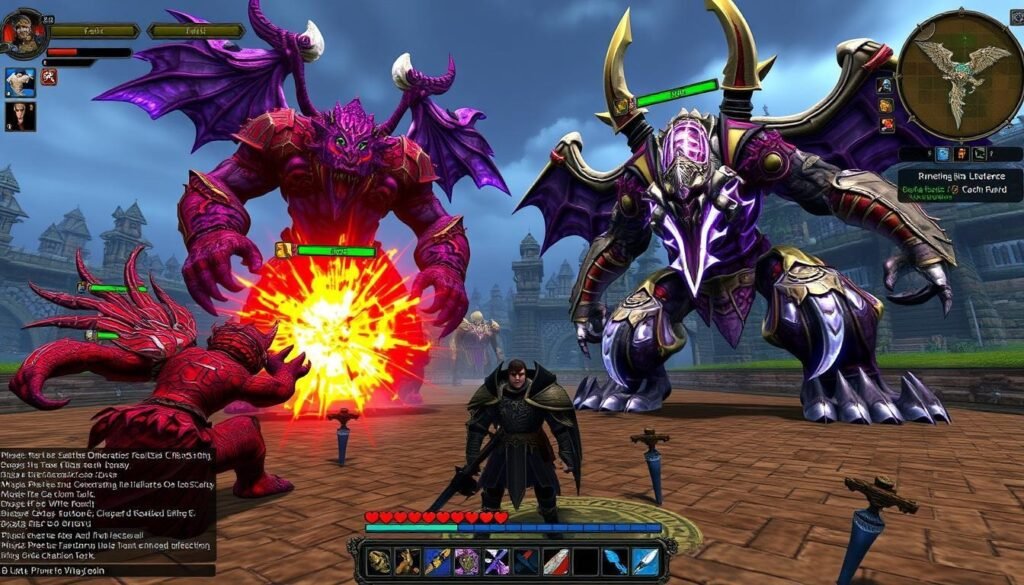Select the red and white blade slot
The width and height of the screenshot is (1024, 585).
tap(556, 561)
